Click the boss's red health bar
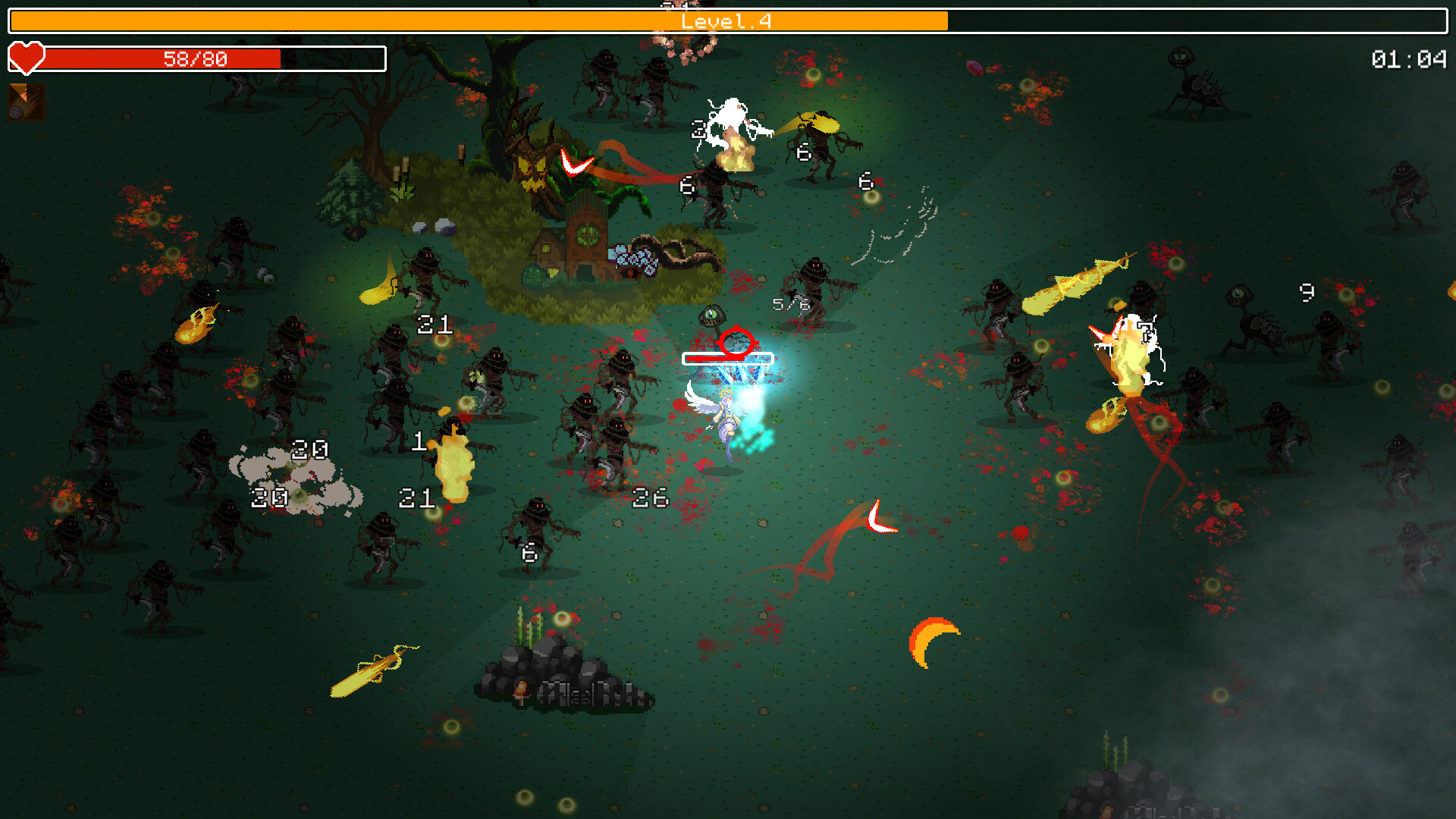The width and height of the screenshot is (1456, 819). point(726,357)
